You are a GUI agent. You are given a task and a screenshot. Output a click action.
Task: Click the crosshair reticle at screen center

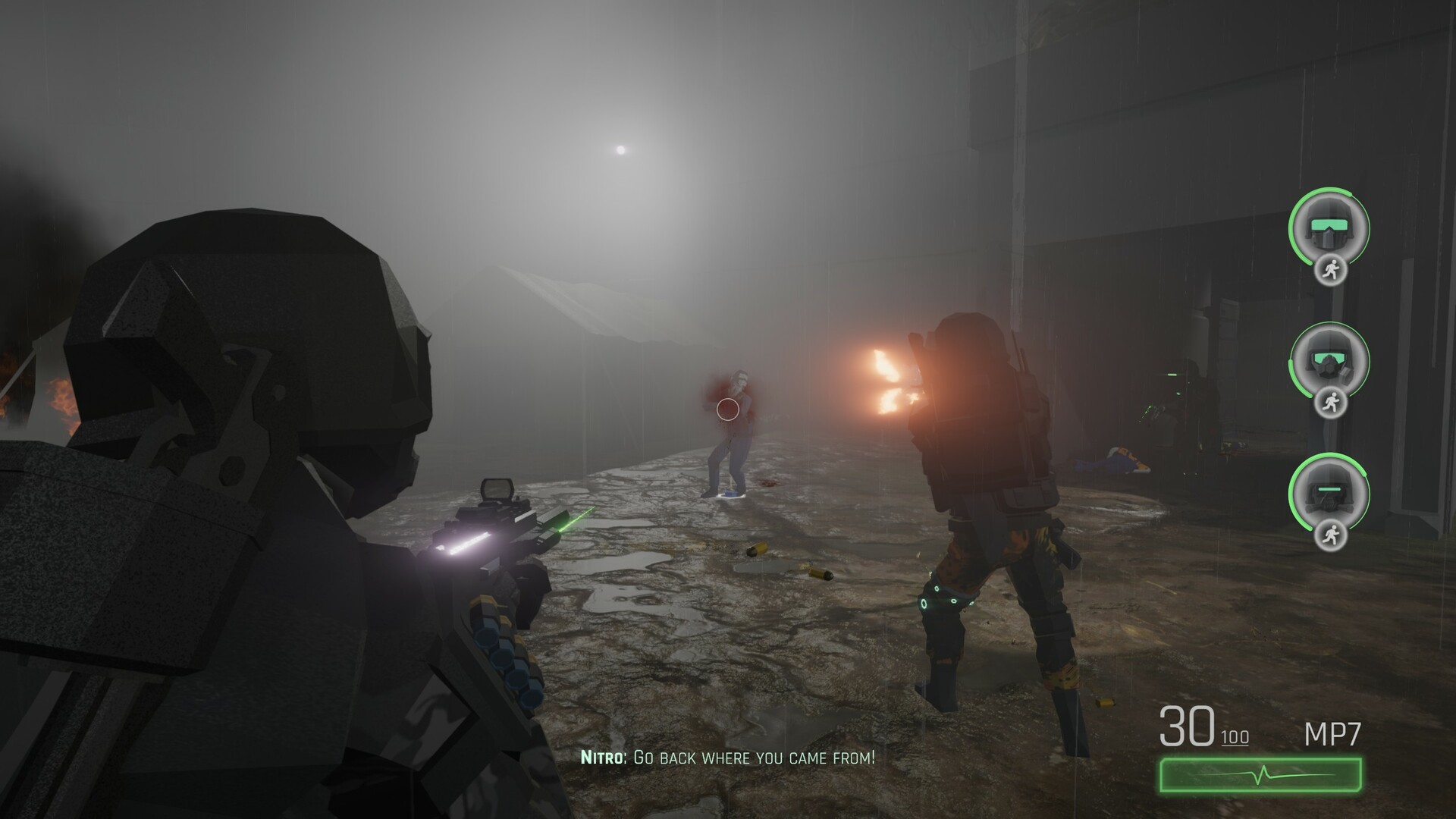tap(727, 409)
